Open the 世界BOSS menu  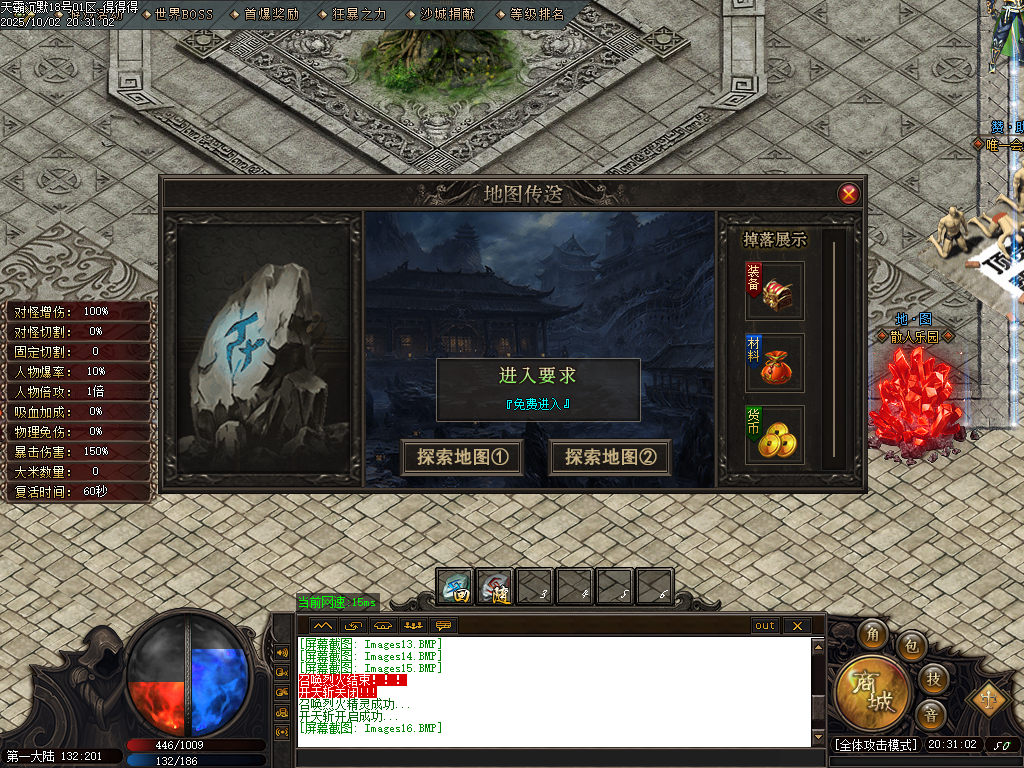183,14
